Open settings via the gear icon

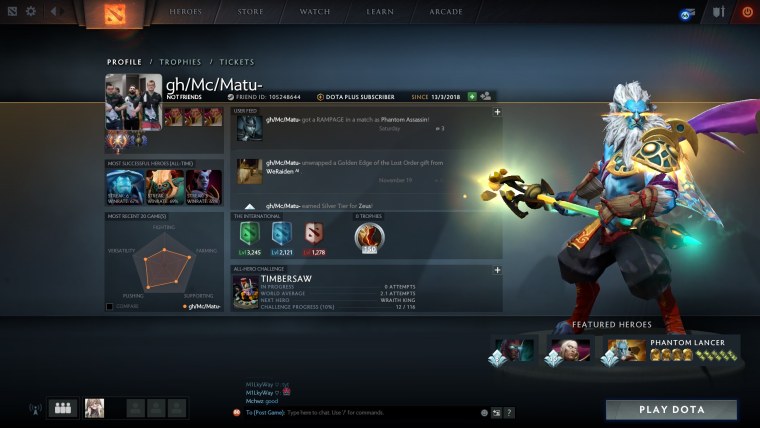click(30, 12)
